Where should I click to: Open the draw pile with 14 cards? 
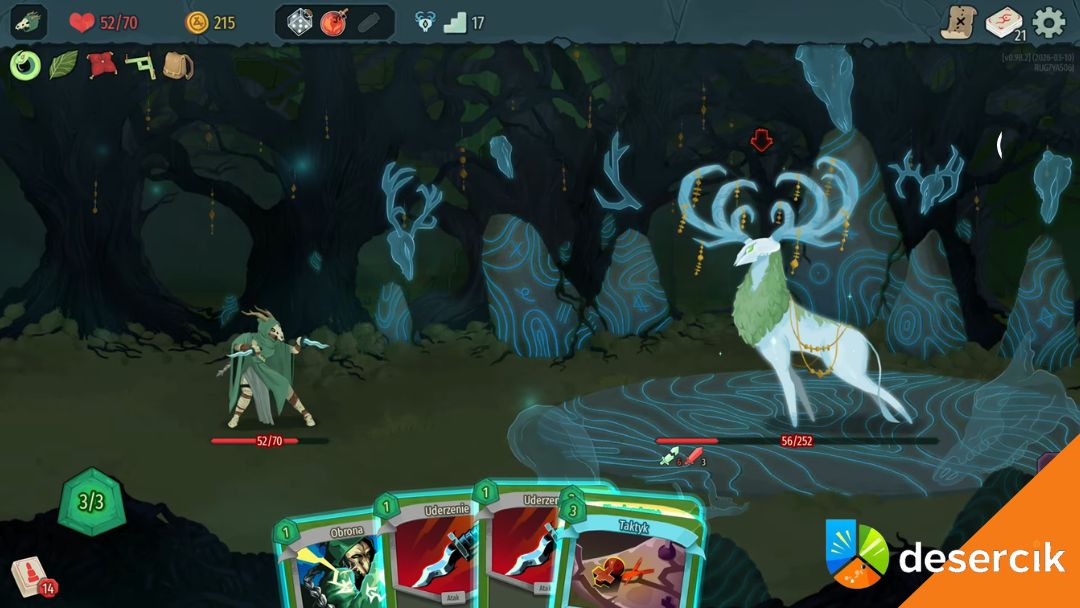pos(30,577)
